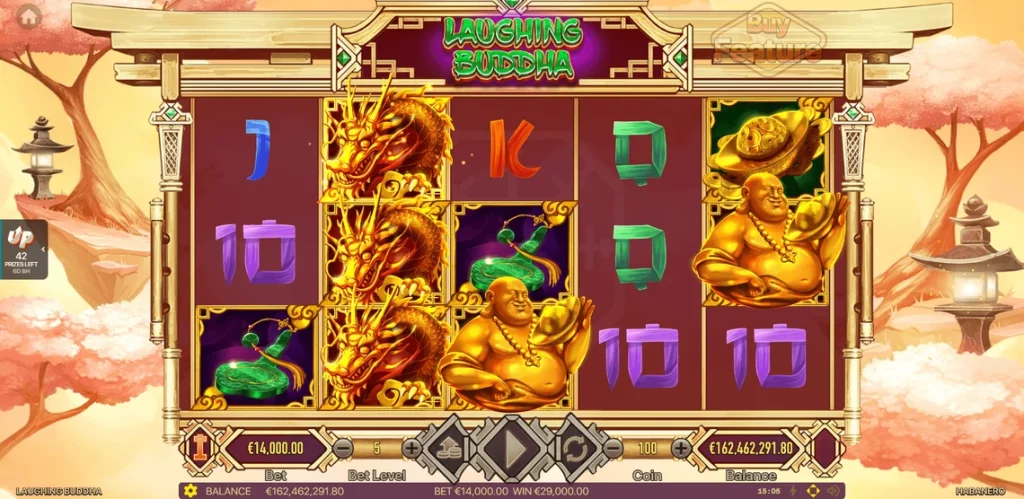Decrease the bet level
The width and height of the screenshot is (1024, 499).
point(343,448)
